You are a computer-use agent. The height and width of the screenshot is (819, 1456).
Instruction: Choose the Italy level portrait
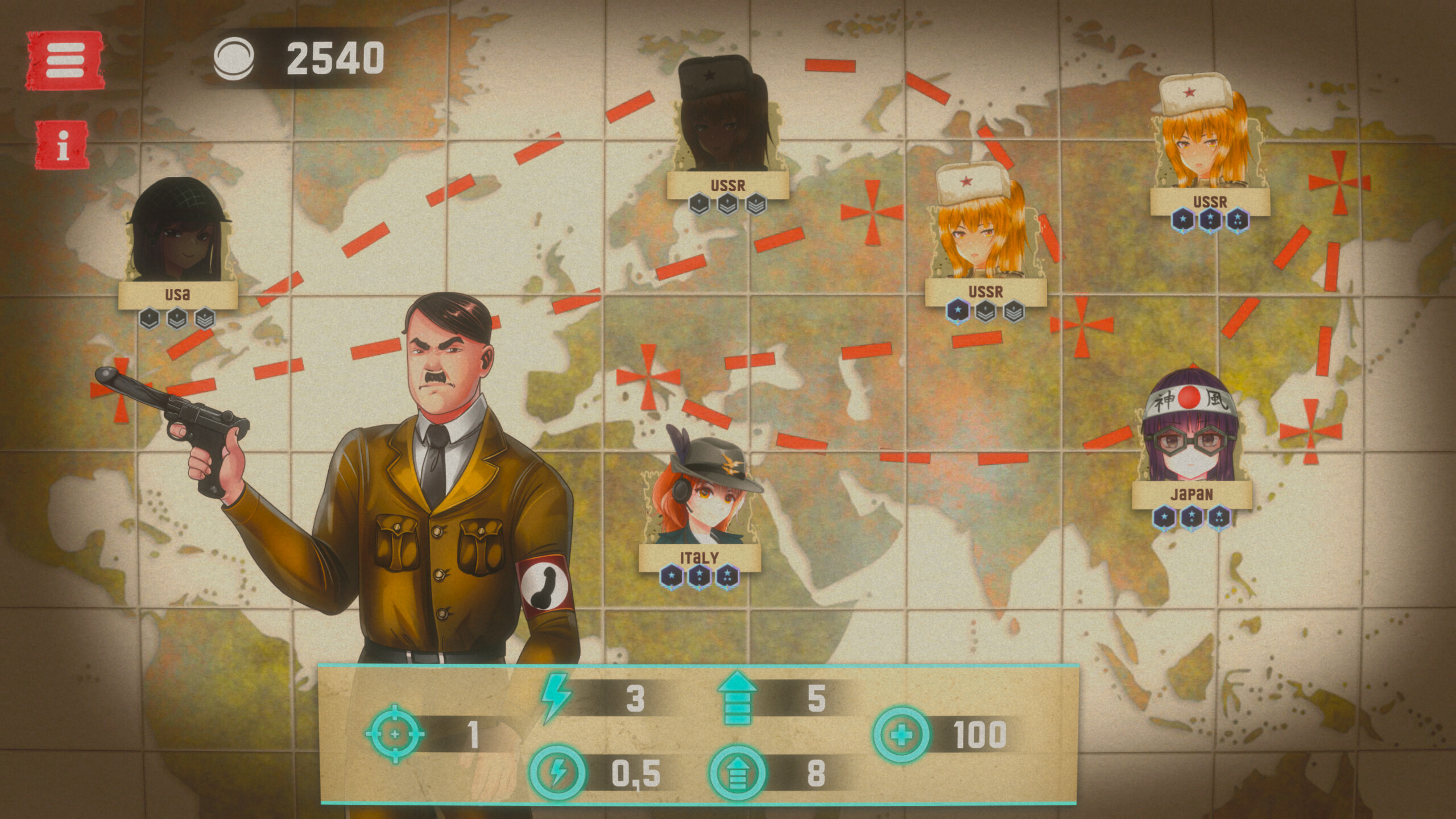pos(701,495)
